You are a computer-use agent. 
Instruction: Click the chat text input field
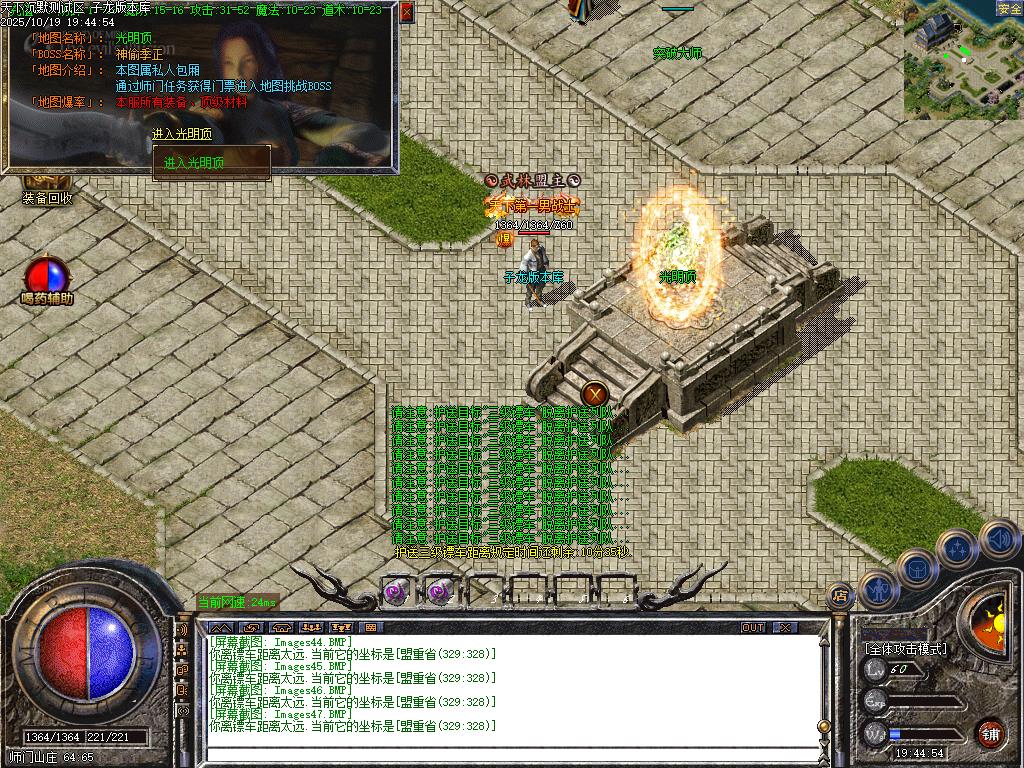pos(510,753)
